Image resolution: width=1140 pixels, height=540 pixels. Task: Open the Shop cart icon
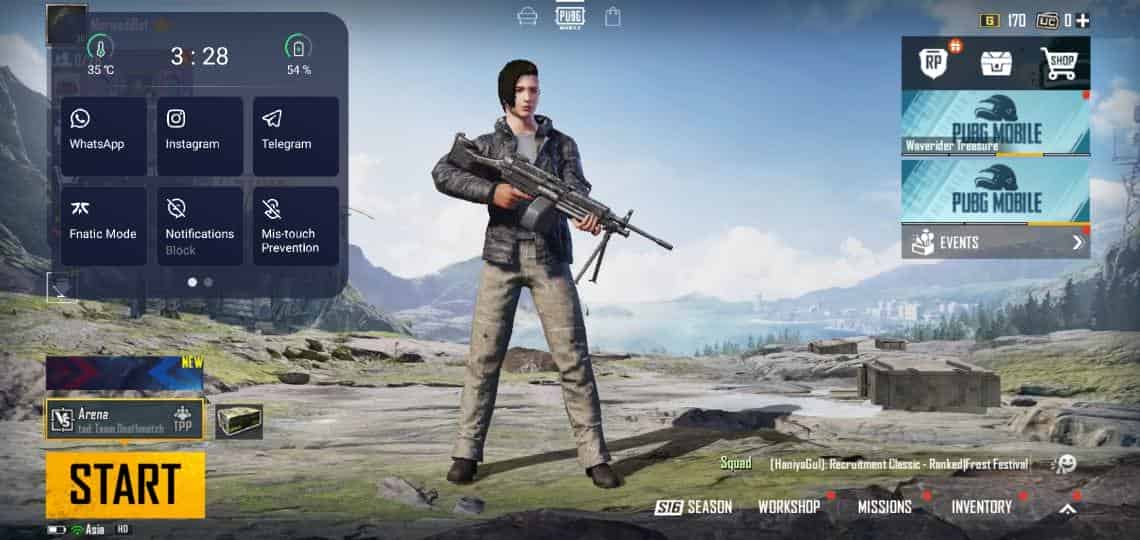pos(1059,64)
